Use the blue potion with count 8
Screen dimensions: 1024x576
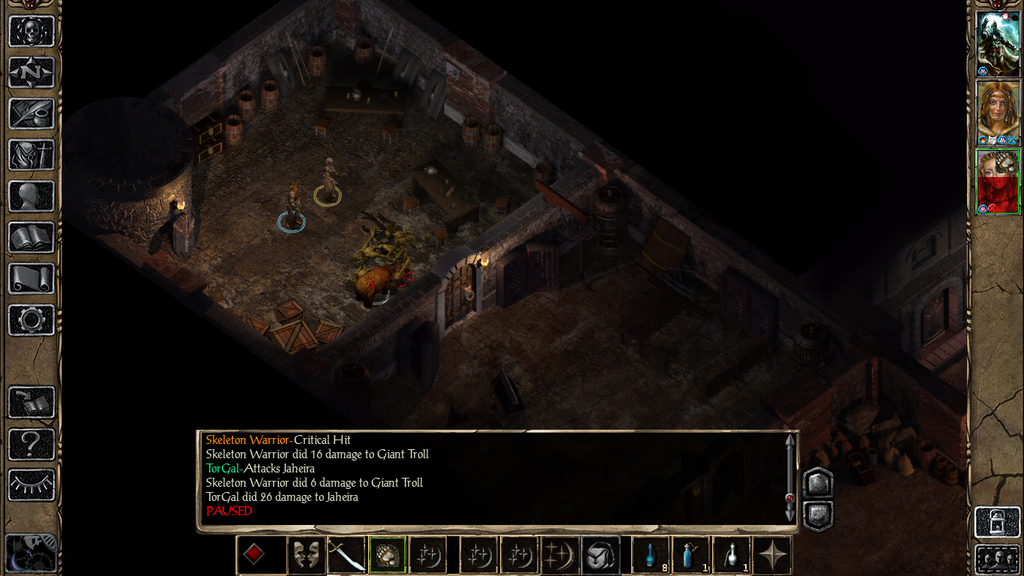(651, 555)
